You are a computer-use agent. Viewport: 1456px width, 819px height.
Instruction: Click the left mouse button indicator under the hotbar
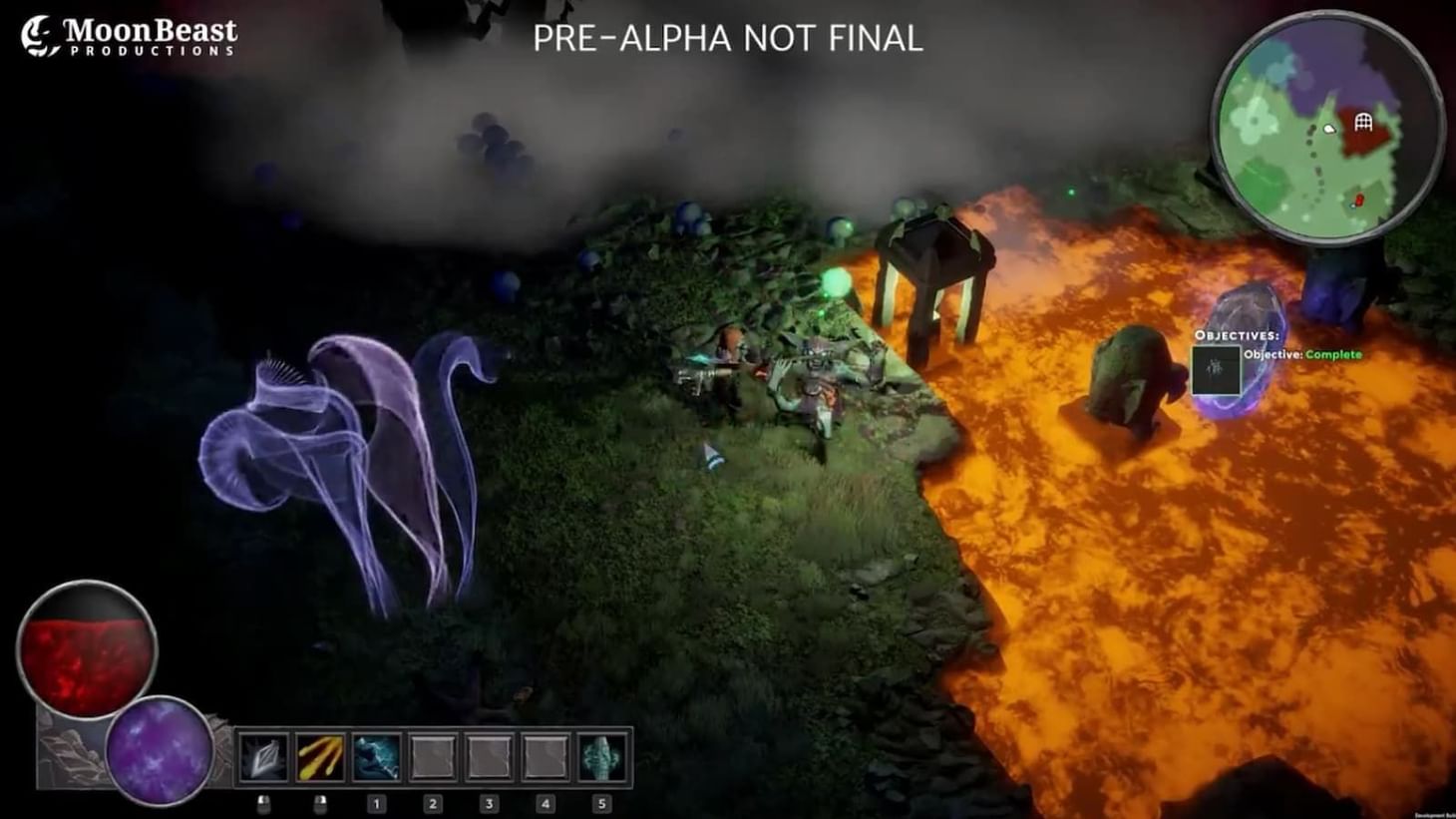coord(264,803)
